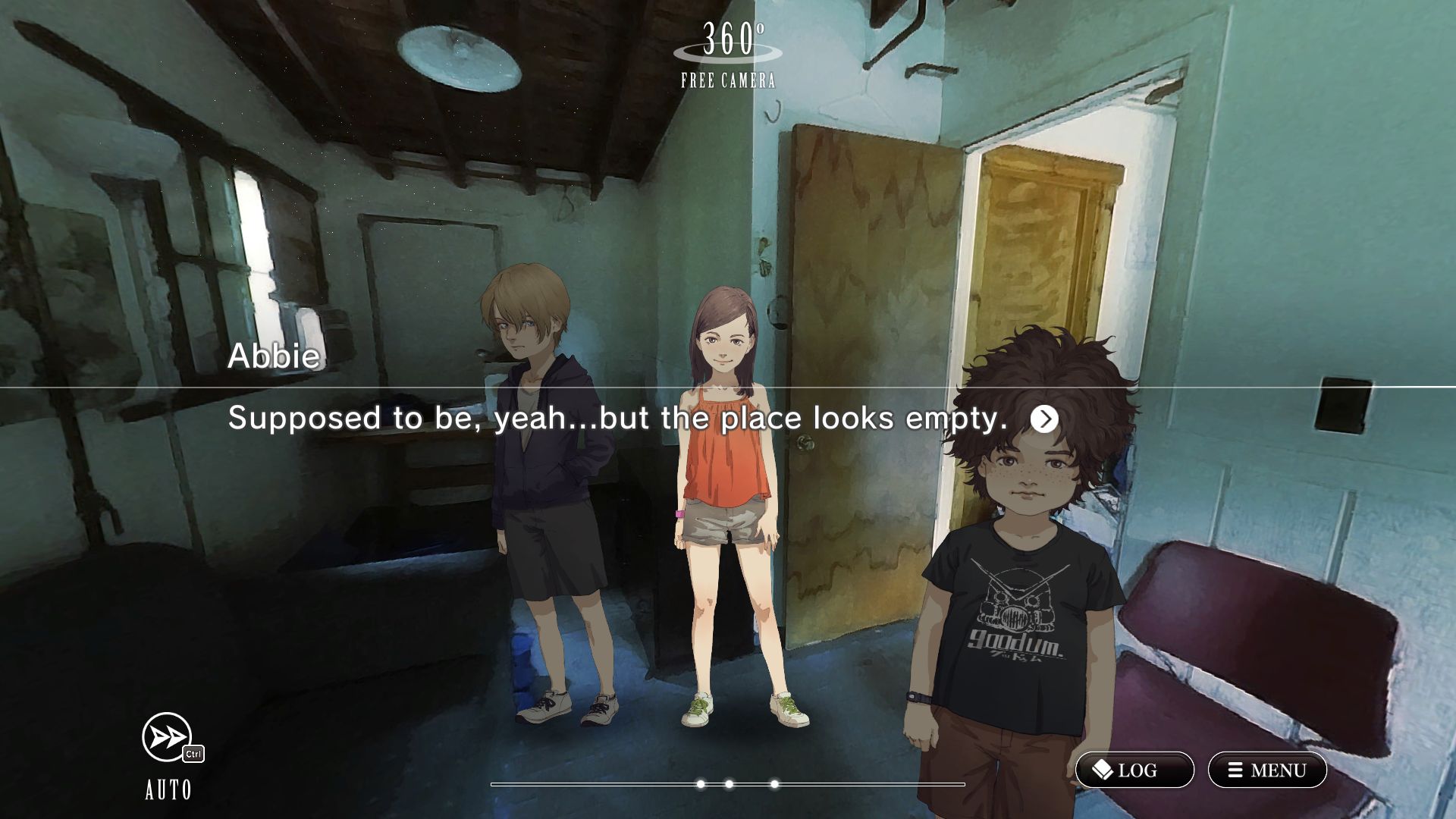
Task: Click the AUTO label under the fast-forward icon
Action: click(168, 790)
